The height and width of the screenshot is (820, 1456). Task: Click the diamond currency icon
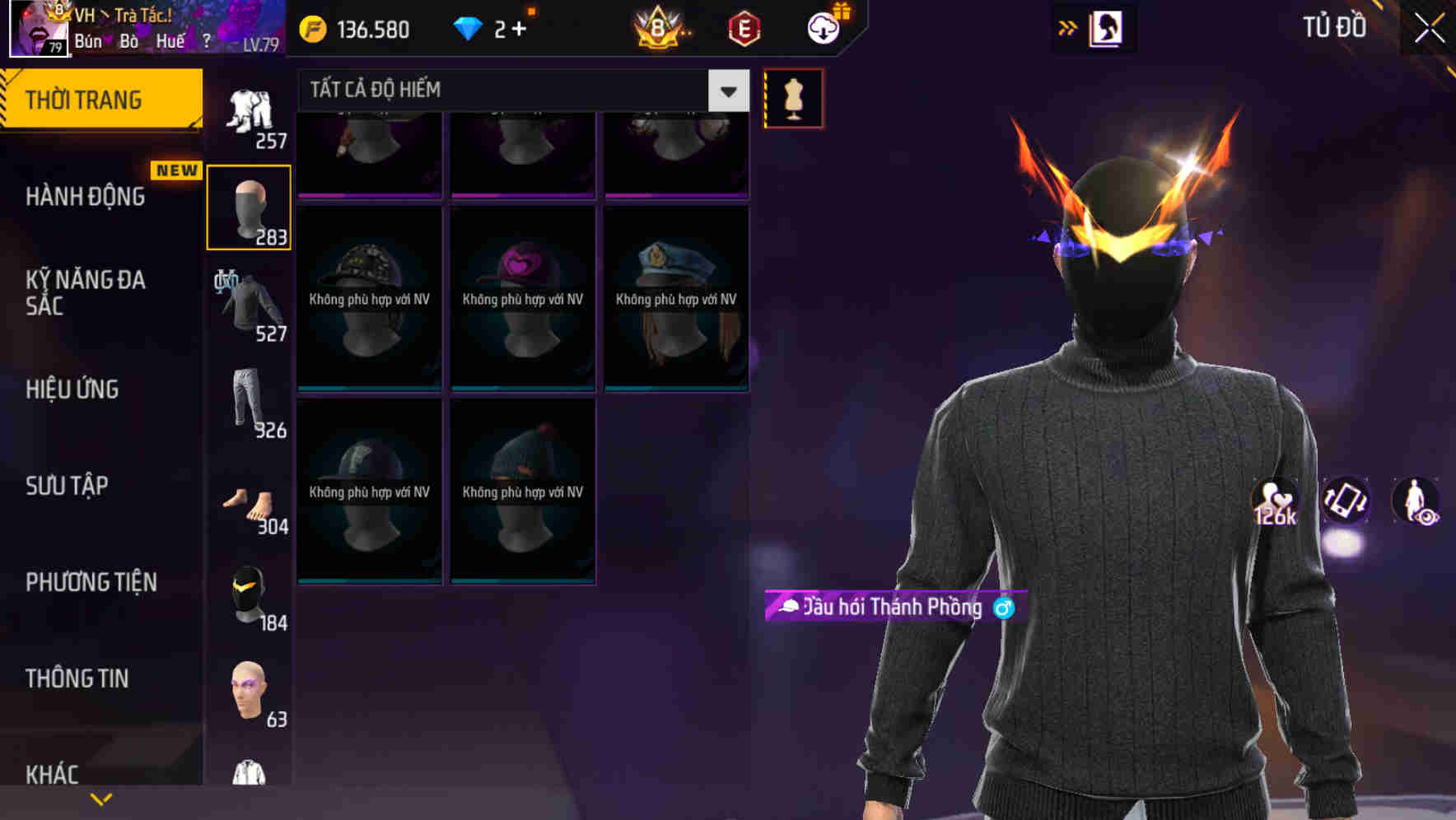pos(469,27)
